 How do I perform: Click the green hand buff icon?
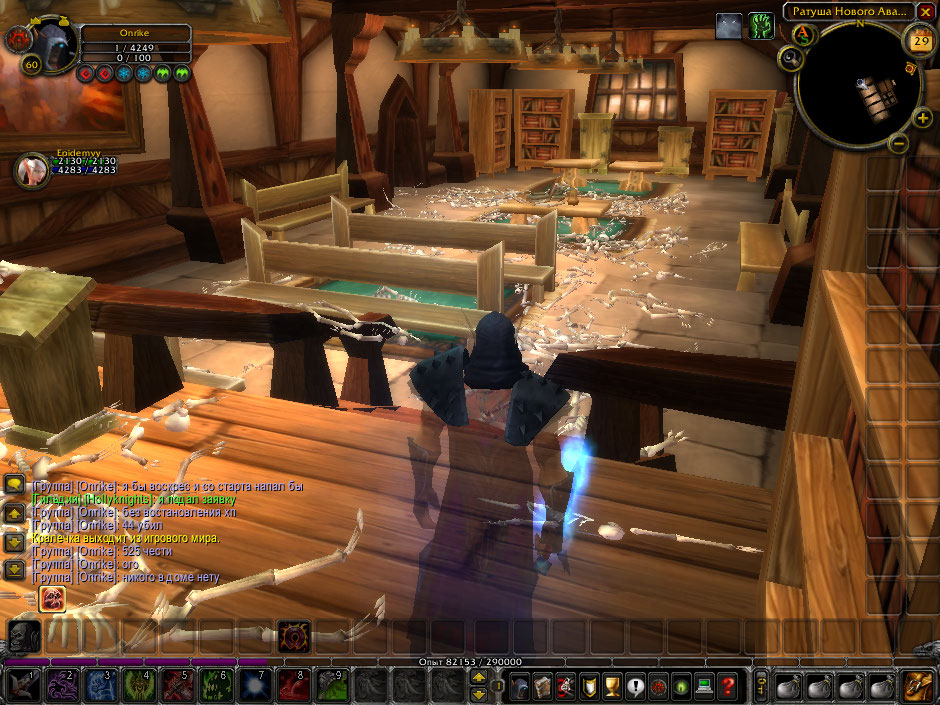tap(762, 26)
